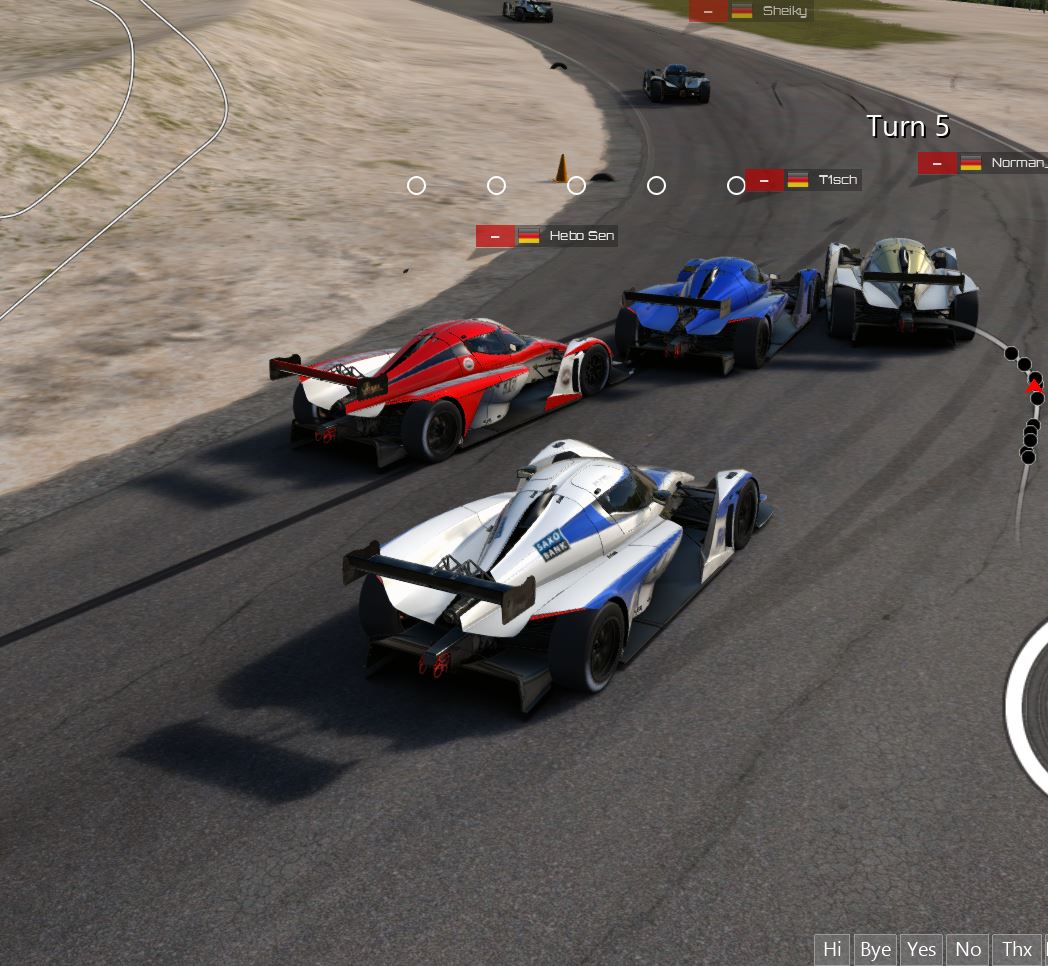Choose the "No" quick chat reply
Viewport: 1048px width, 966px height.
click(968, 949)
